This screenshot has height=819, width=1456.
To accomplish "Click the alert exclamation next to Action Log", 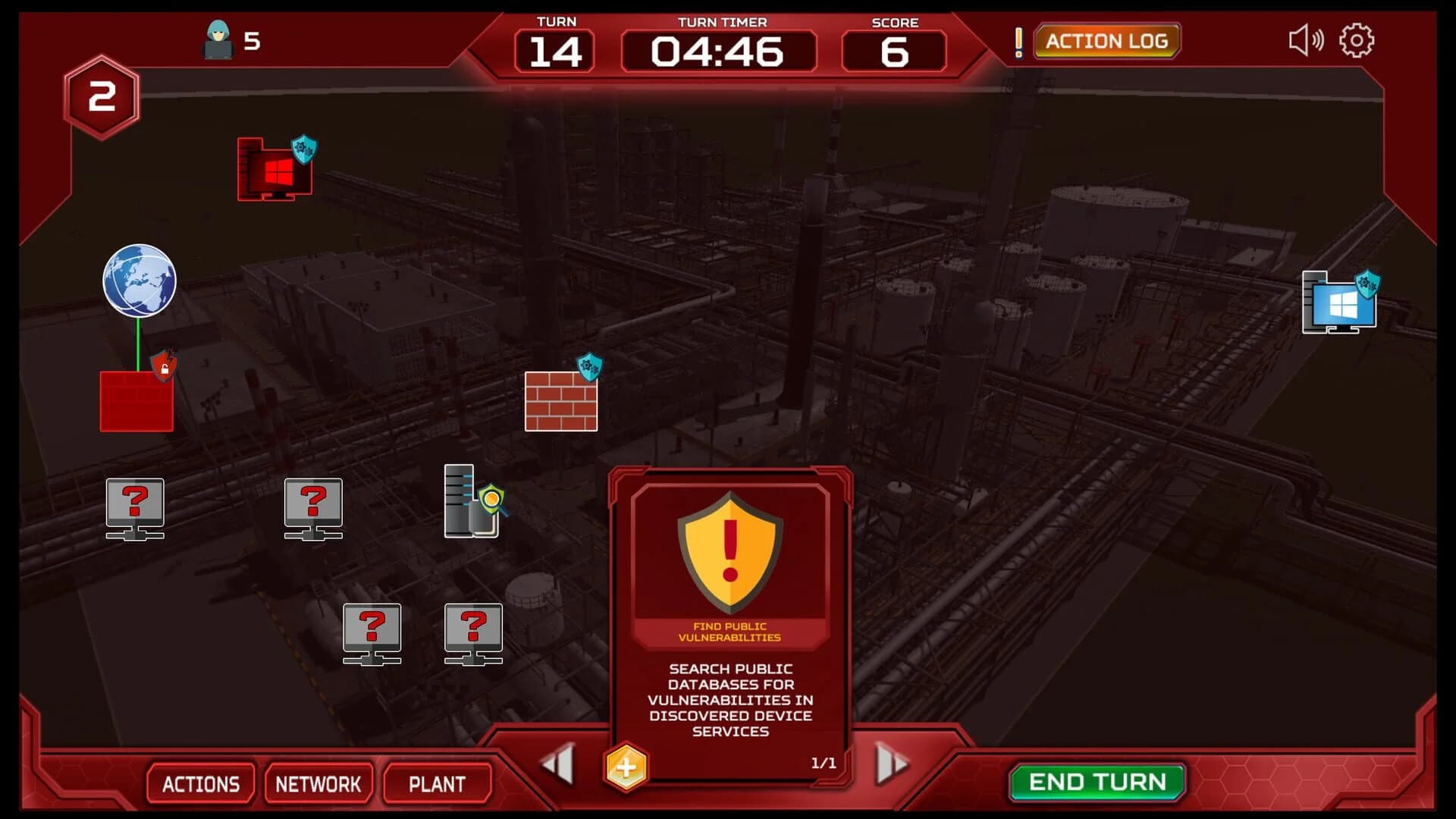I will pyautogui.click(x=1019, y=41).
